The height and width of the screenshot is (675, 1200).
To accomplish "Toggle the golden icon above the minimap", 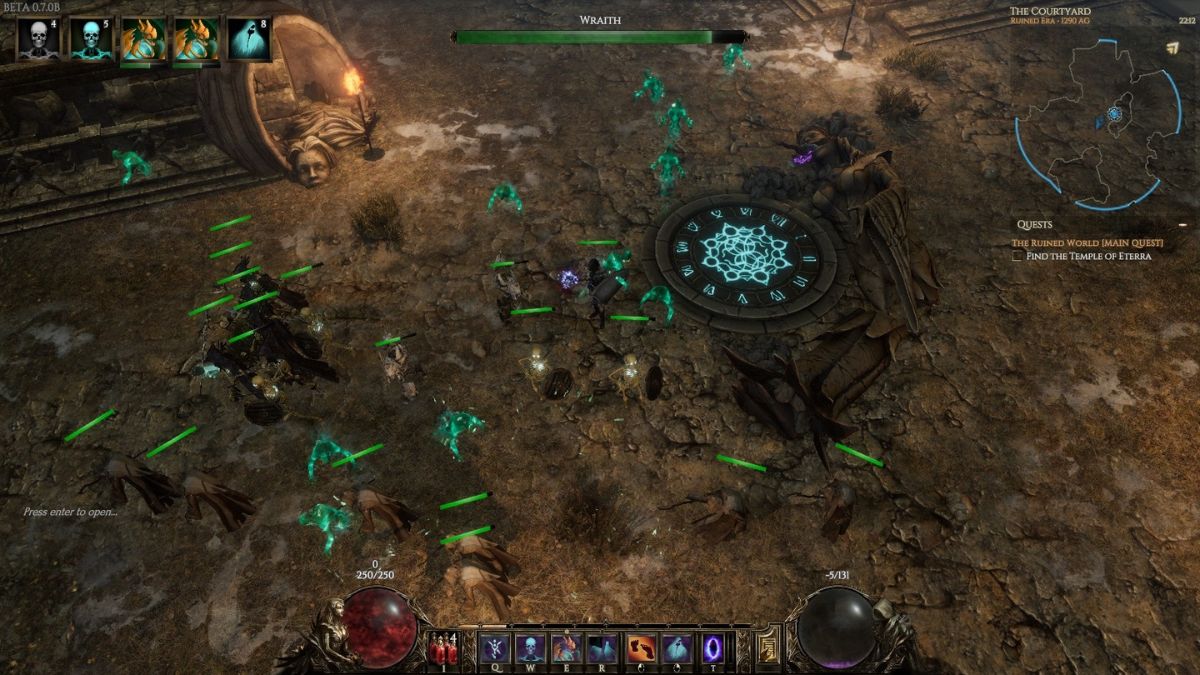I will pos(1172,47).
